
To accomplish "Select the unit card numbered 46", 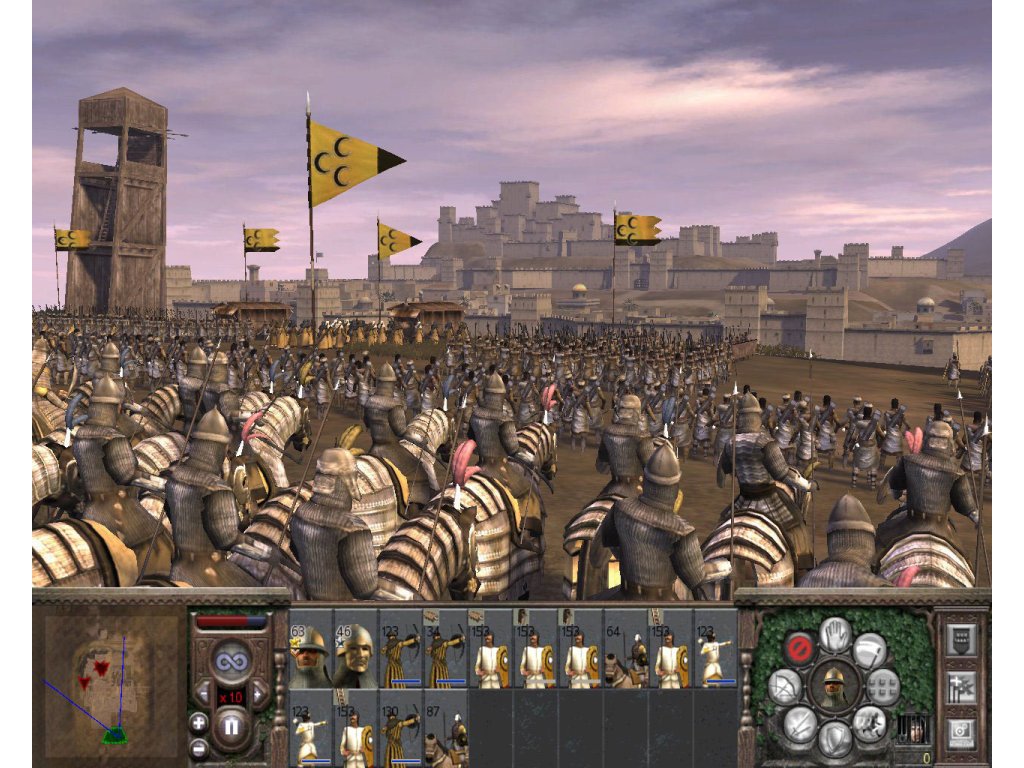I will [355, 655].
